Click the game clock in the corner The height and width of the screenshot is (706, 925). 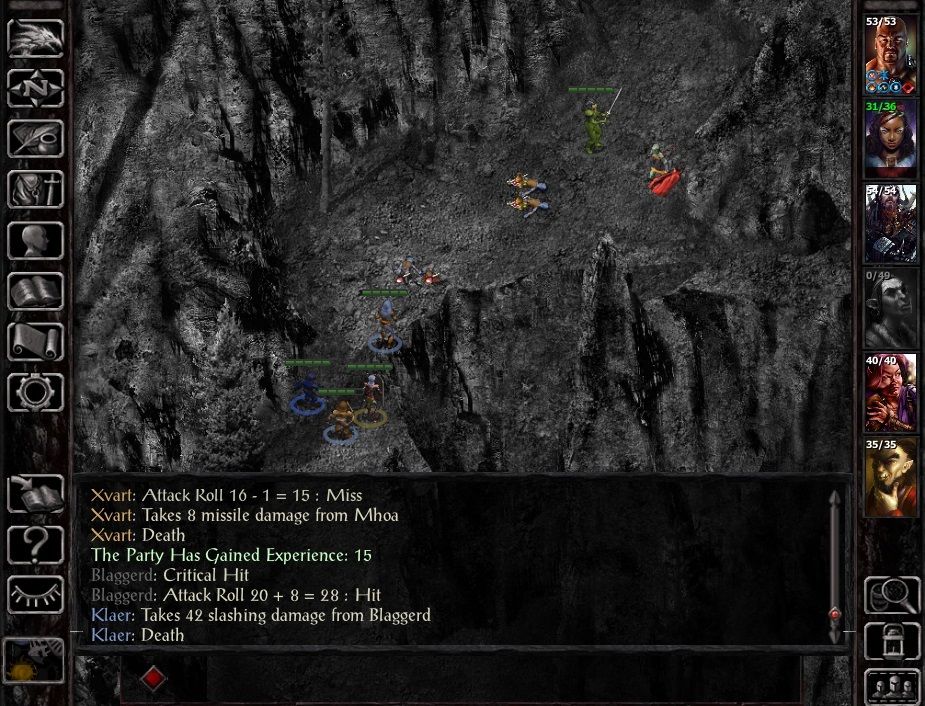[35, 660]
